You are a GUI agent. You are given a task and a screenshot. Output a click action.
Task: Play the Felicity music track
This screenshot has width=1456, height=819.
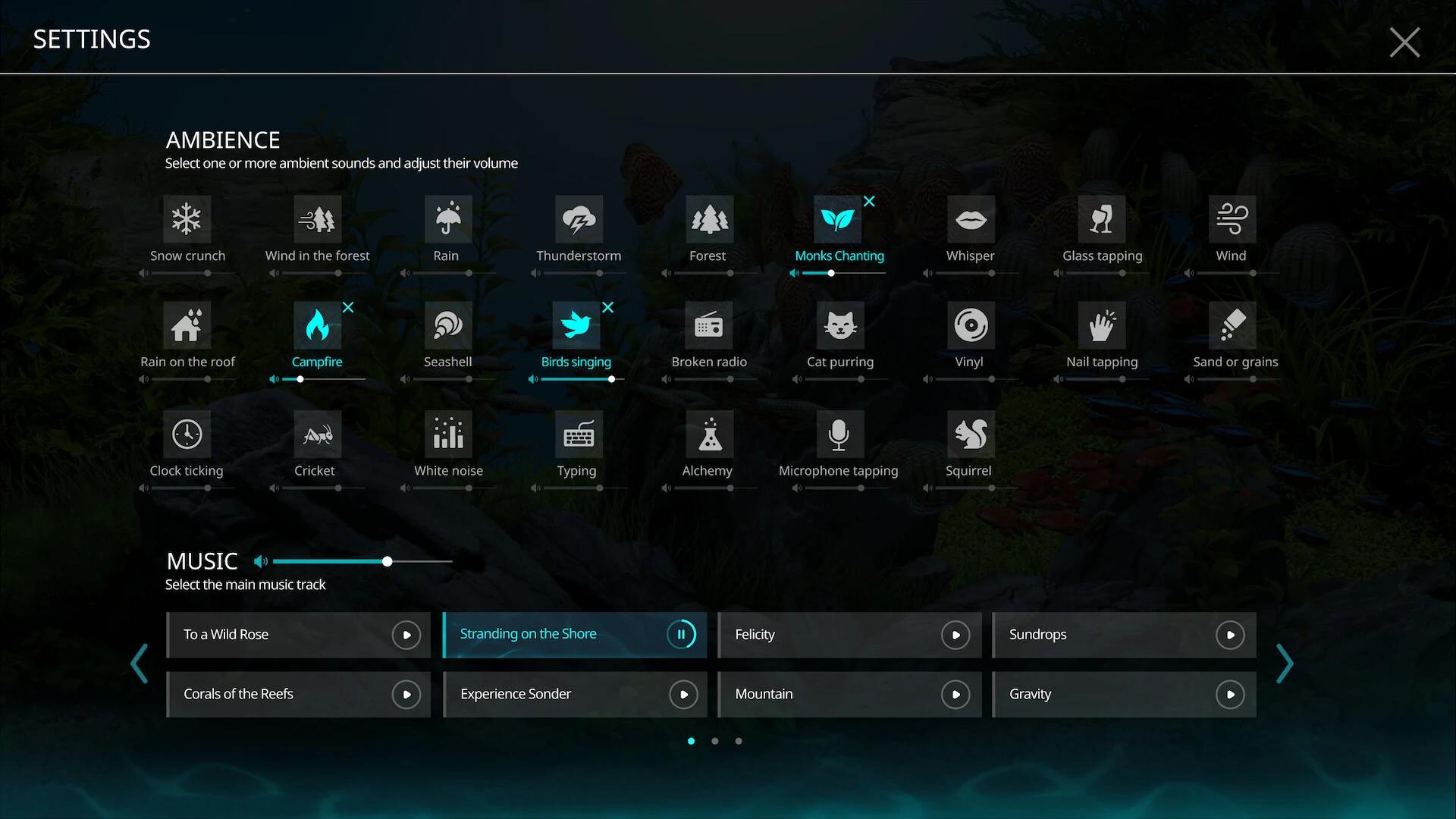pyautogui.click(x=955, y=635)
